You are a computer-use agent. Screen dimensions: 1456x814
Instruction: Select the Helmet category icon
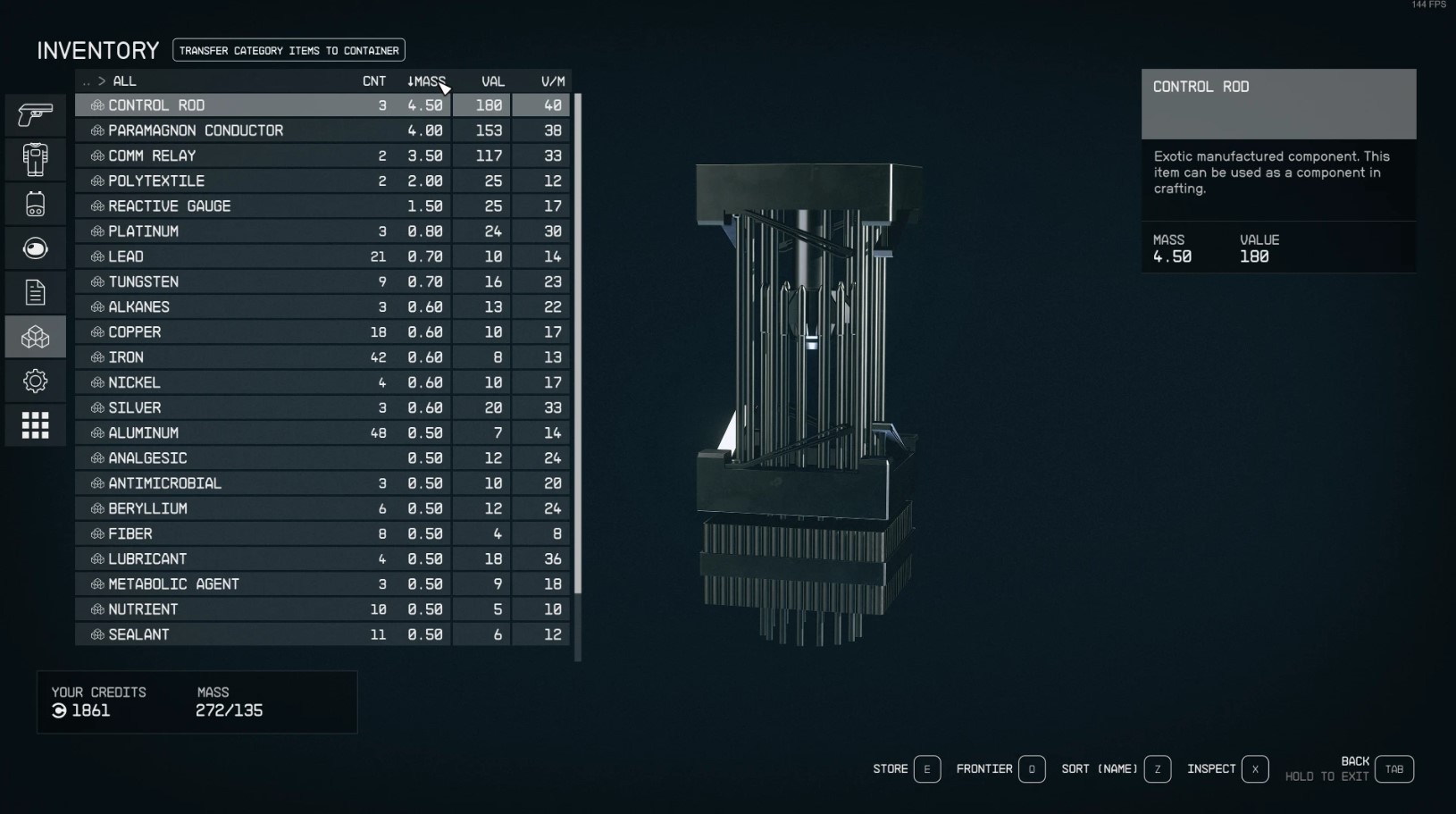[x=36, y=248]
